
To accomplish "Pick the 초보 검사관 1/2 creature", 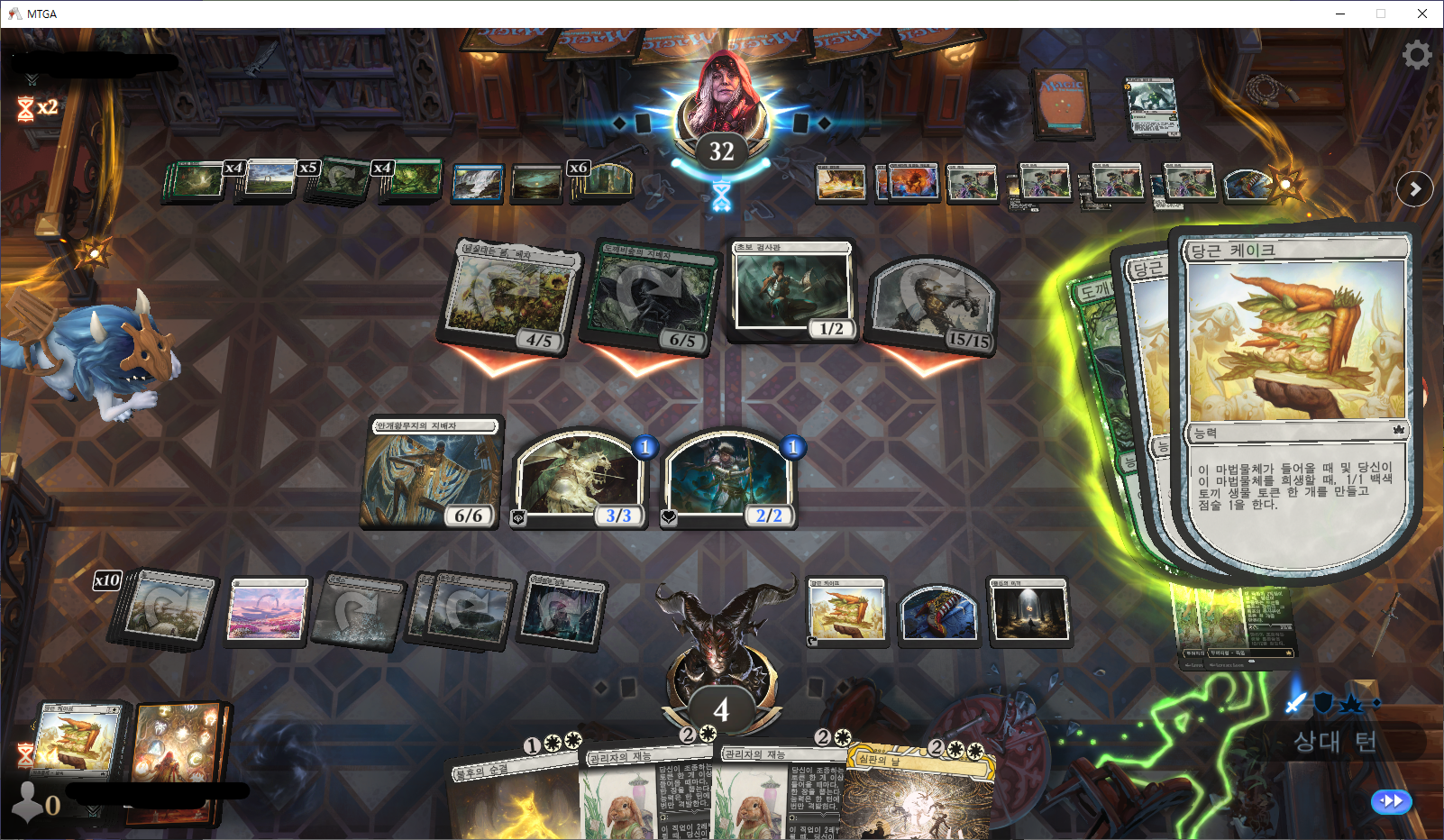I will (792, 290).
